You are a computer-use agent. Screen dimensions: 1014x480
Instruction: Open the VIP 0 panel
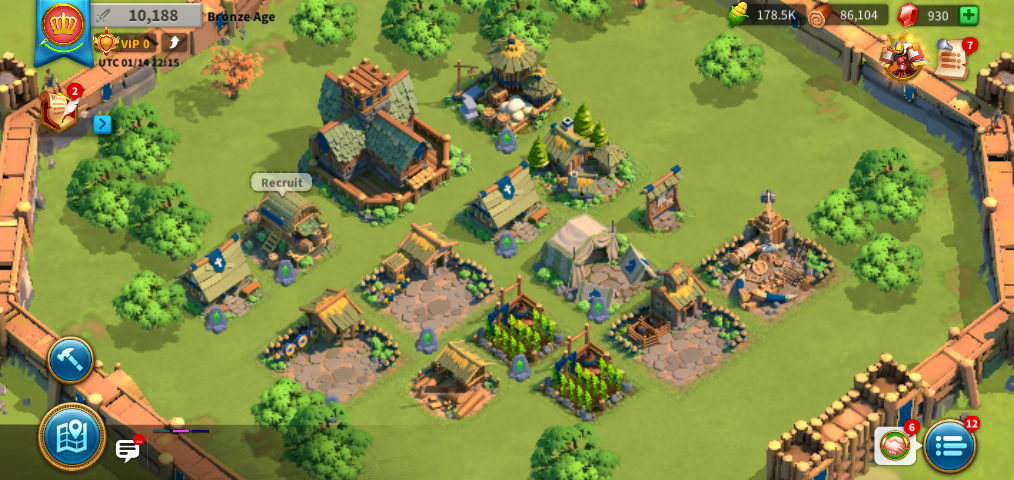click(123, 43)
